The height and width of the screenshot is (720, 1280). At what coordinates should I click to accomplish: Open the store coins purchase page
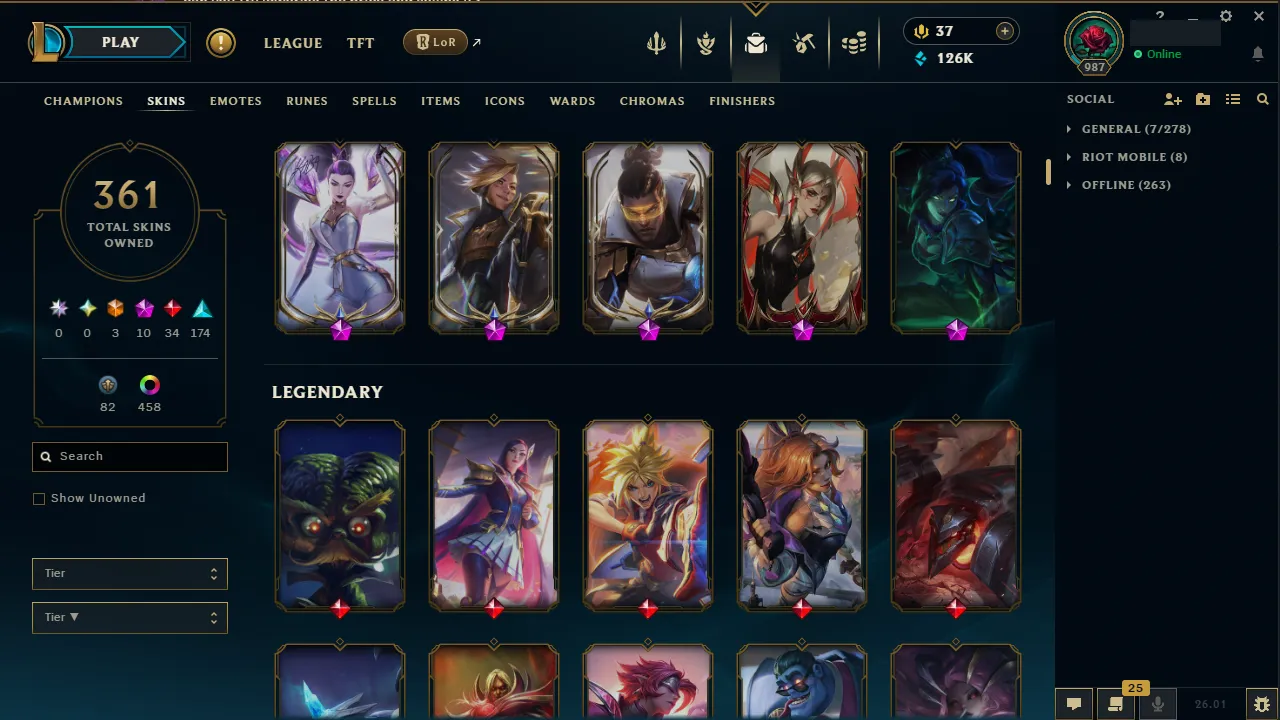coord(854,42)
